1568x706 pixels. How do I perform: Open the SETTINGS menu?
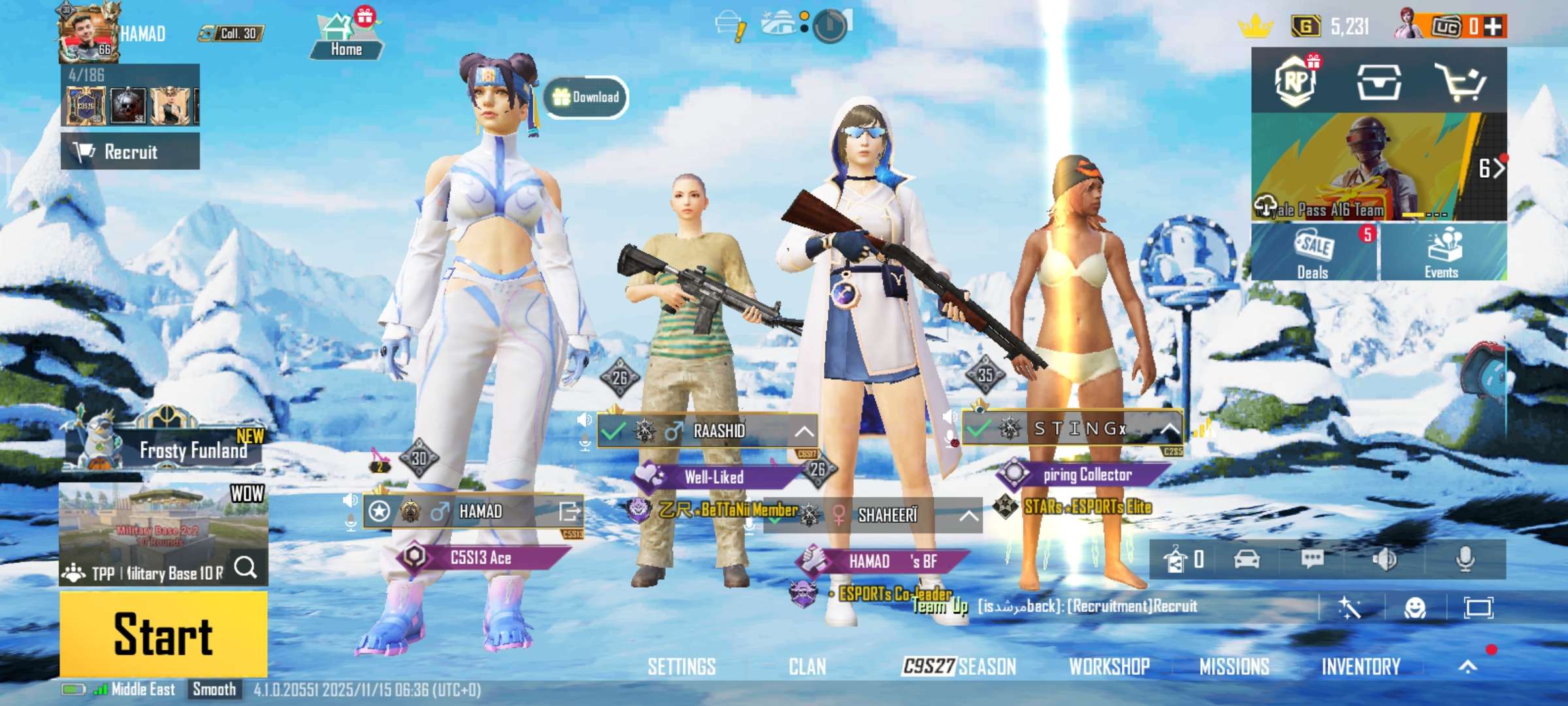[681, 666]
